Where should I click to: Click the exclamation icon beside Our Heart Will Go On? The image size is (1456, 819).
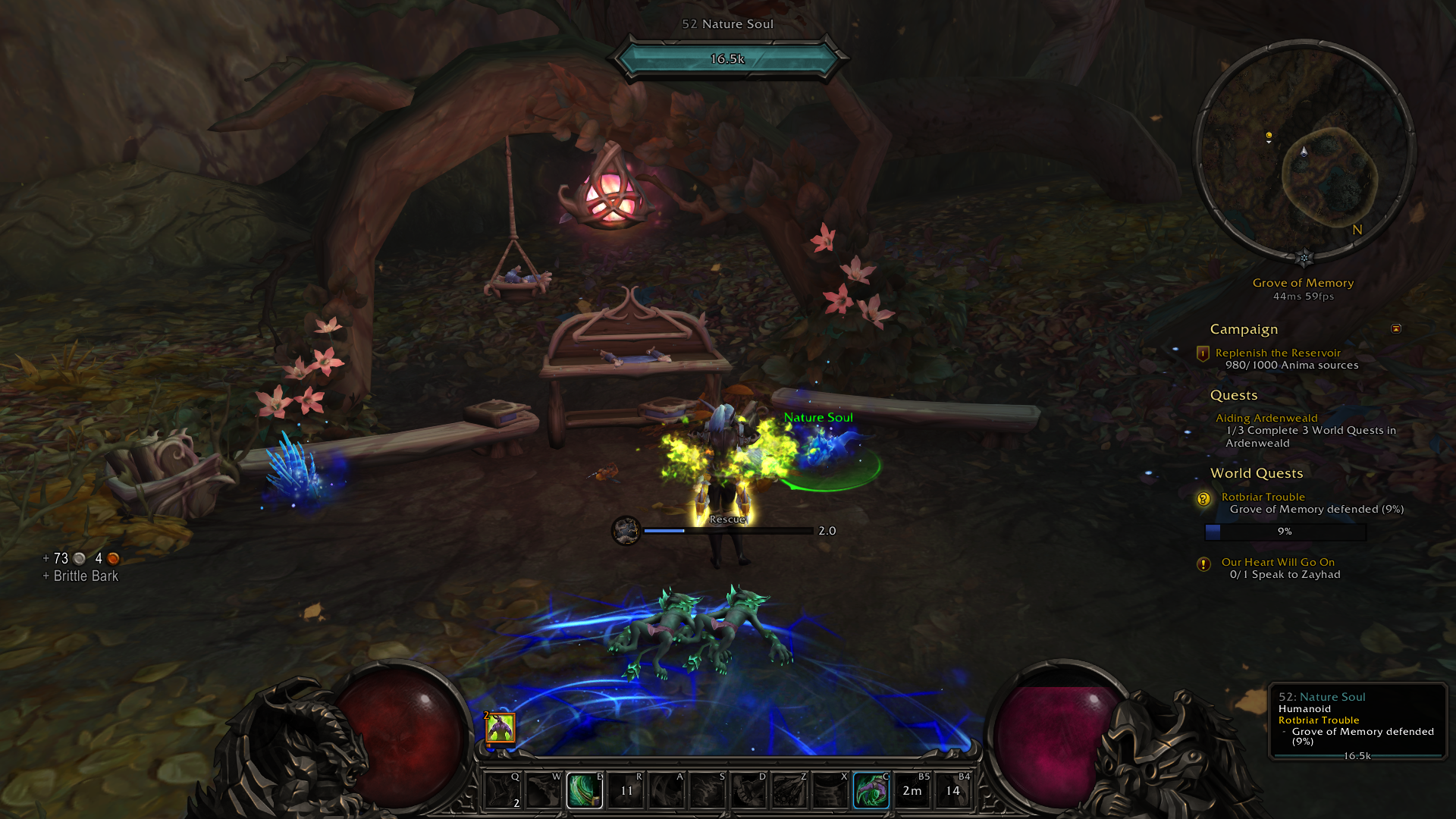pyautogui.click(x=1203, y=563)
